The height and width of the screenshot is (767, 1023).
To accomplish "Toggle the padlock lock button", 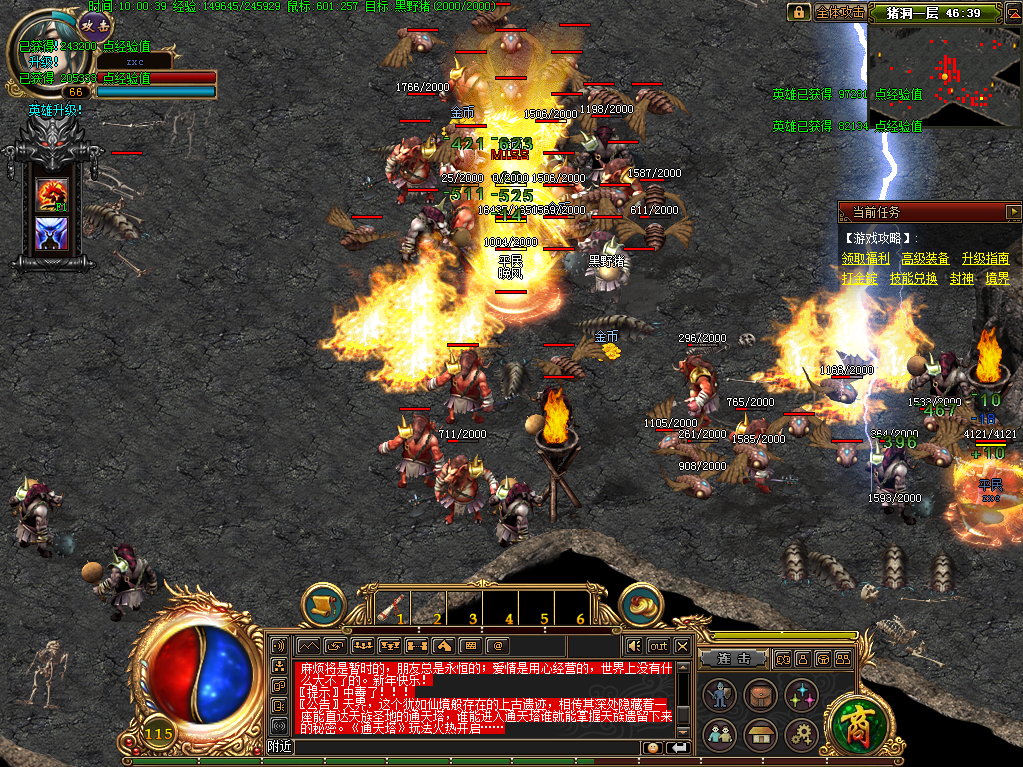I will pyautogui.click(x=798, y=12).
